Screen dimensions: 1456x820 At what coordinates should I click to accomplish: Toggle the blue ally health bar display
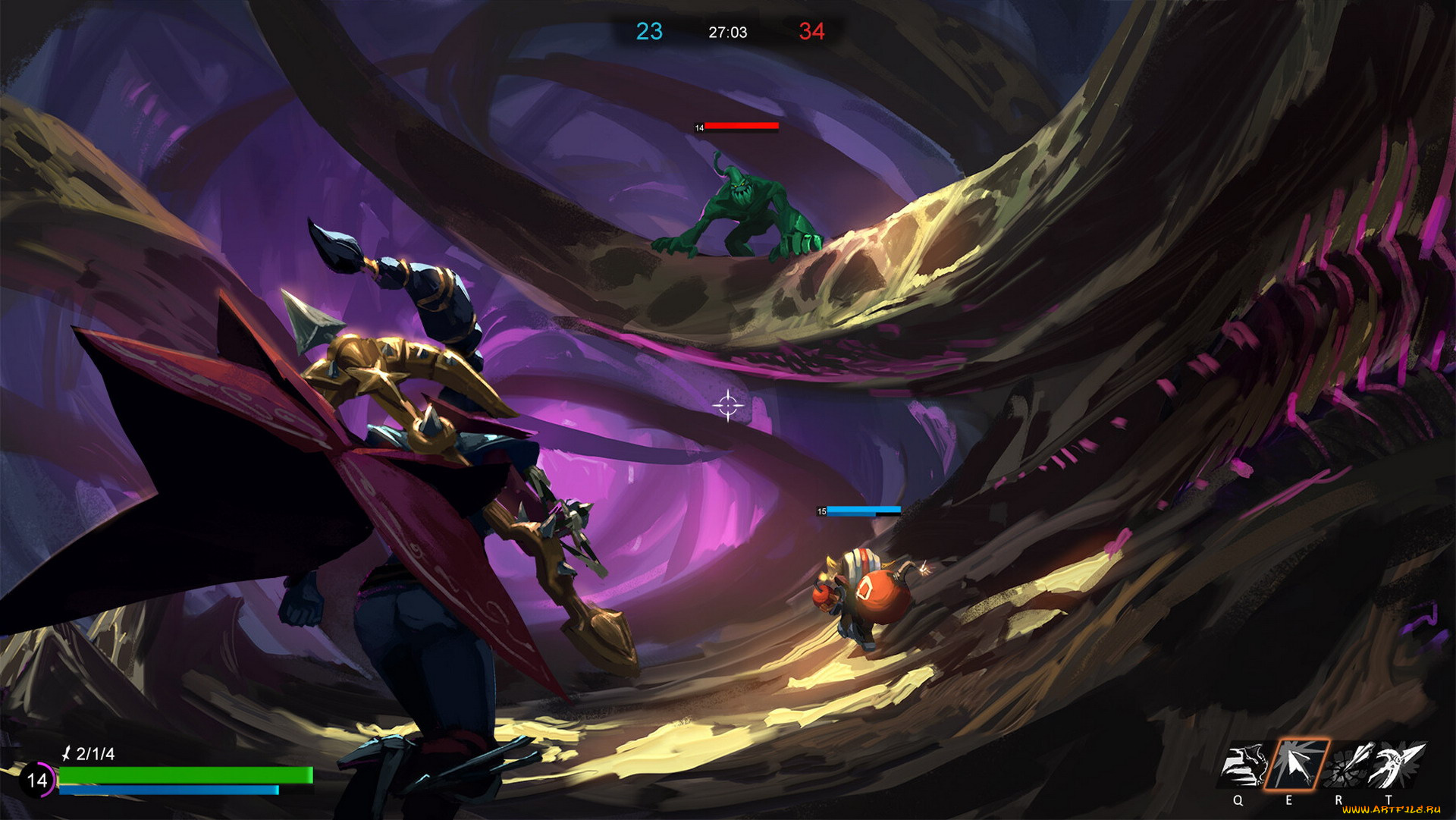[x=864, y=511]
